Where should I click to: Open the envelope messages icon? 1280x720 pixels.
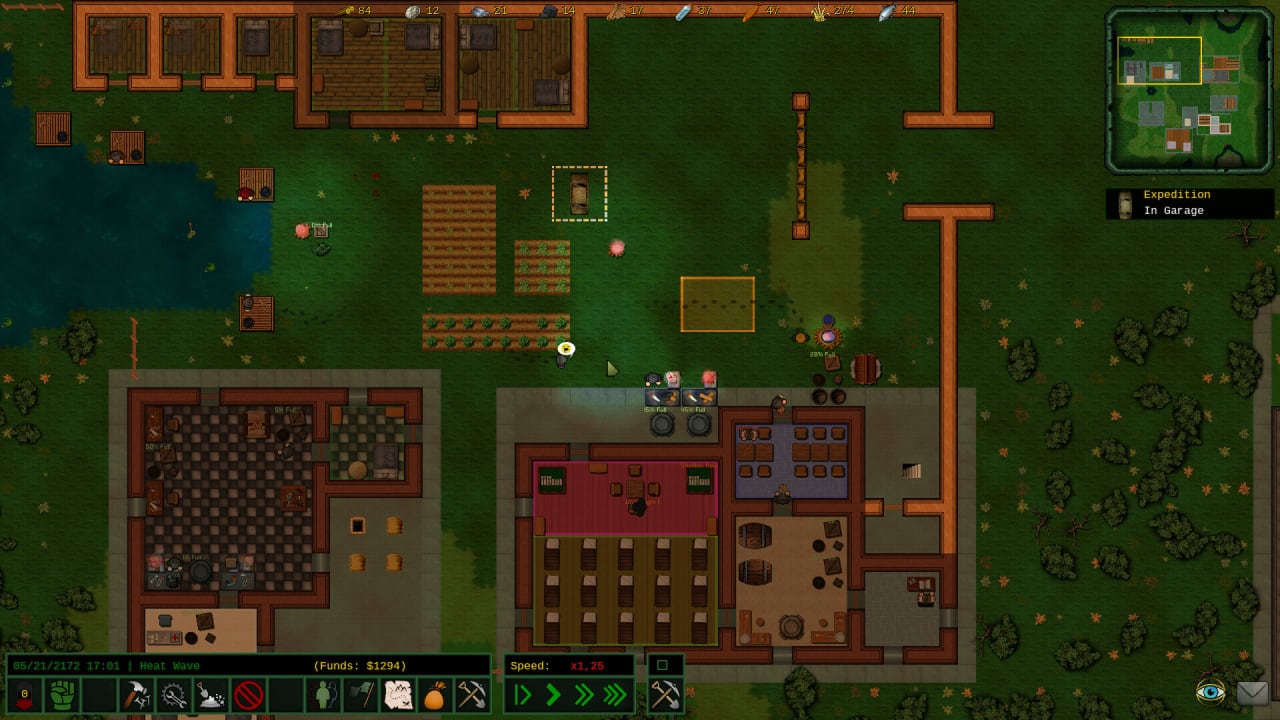(x=1252, y=692)
